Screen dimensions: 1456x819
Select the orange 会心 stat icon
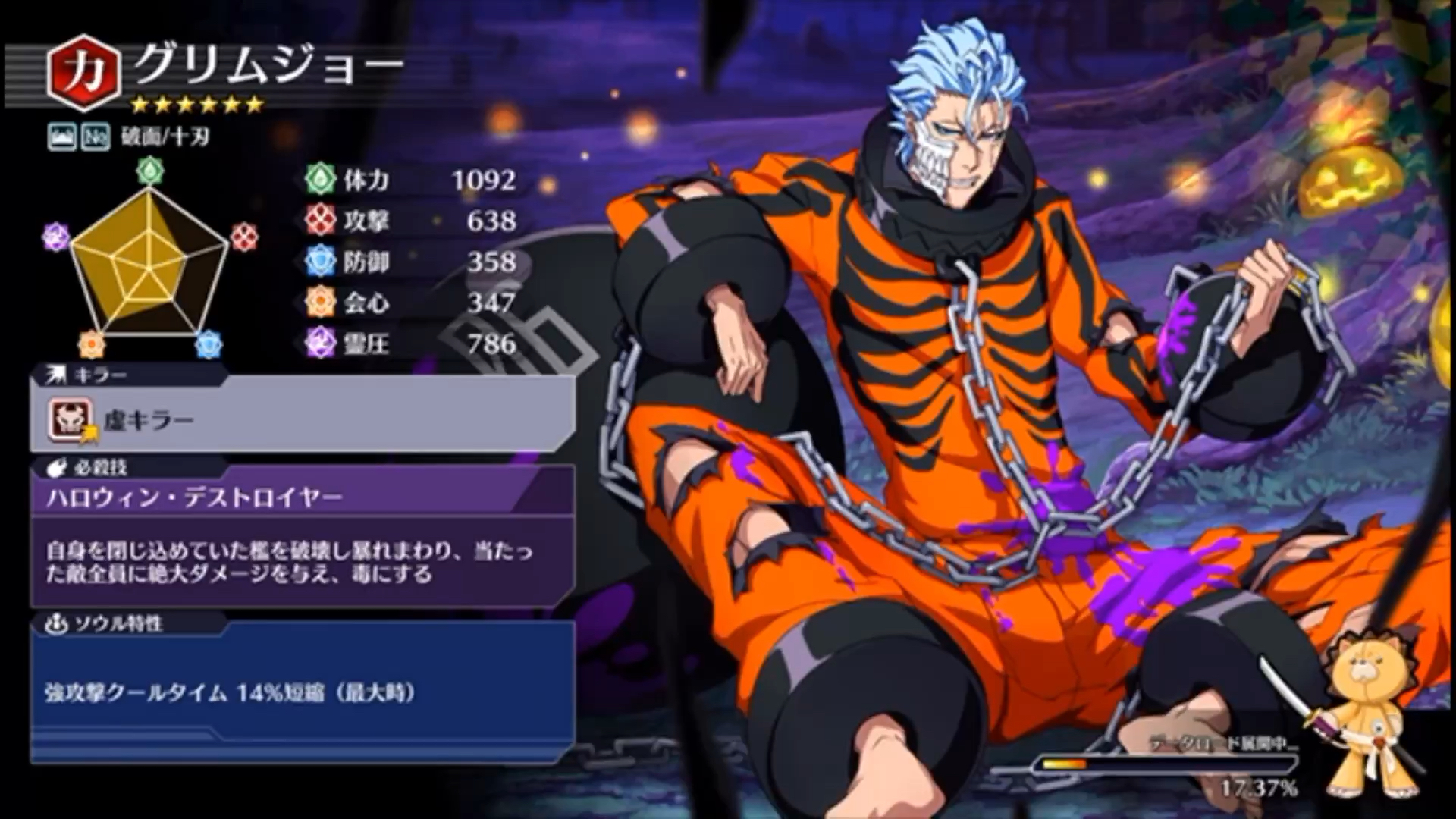(319, 303)
